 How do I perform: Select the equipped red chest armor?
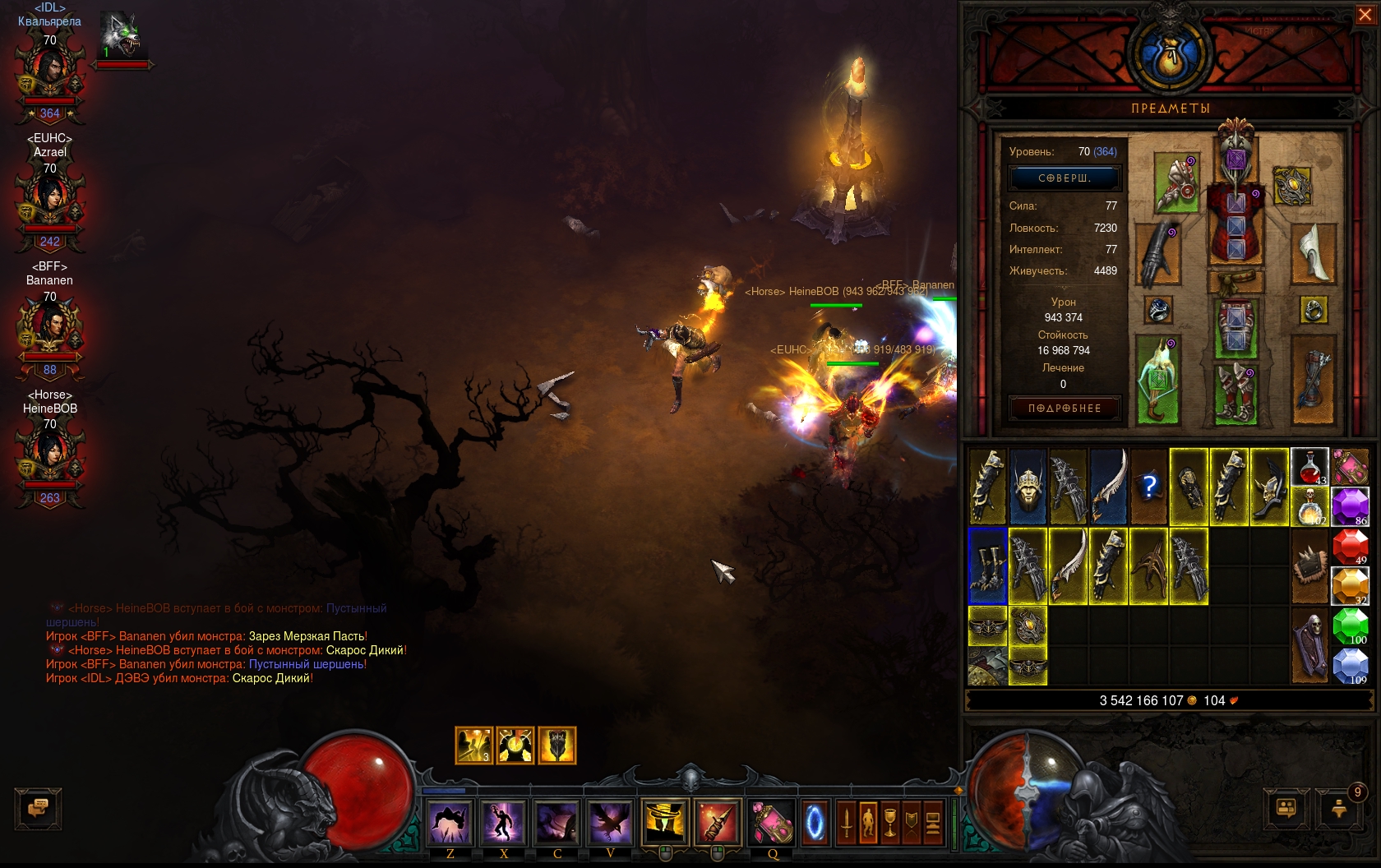pyautogui.click(x=1236, y=222)
